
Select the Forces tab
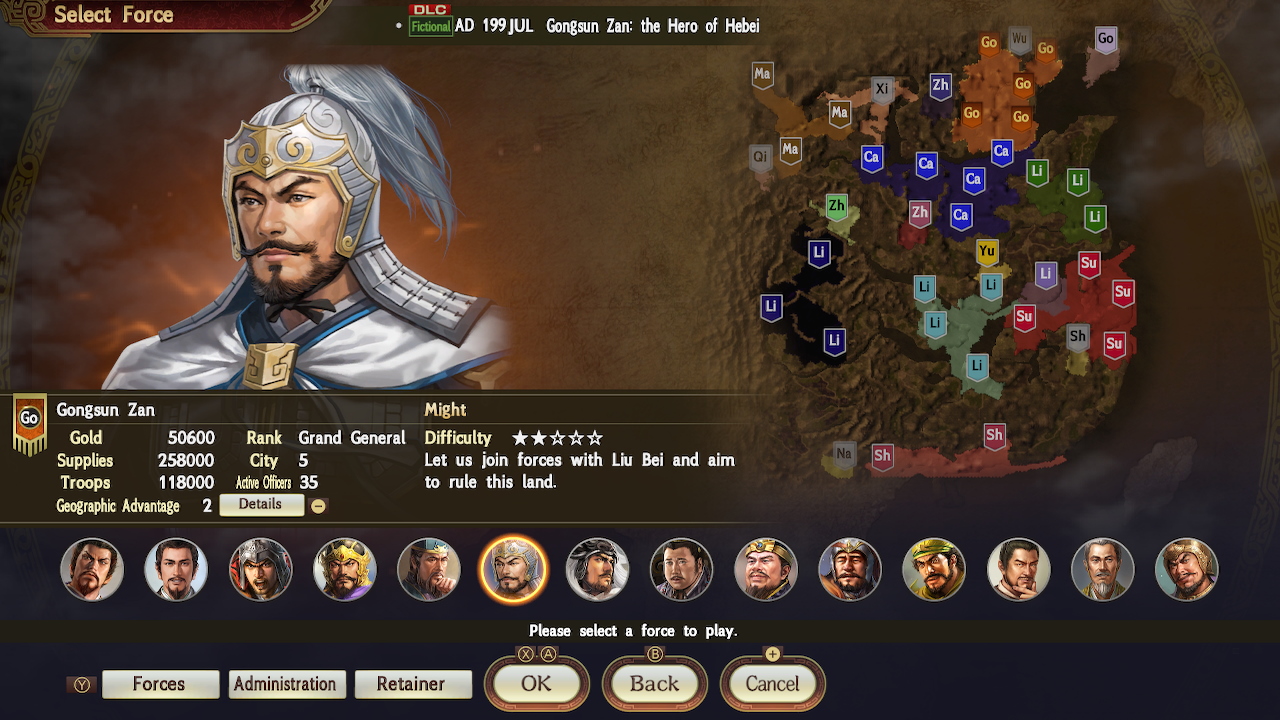coord(160,684)
